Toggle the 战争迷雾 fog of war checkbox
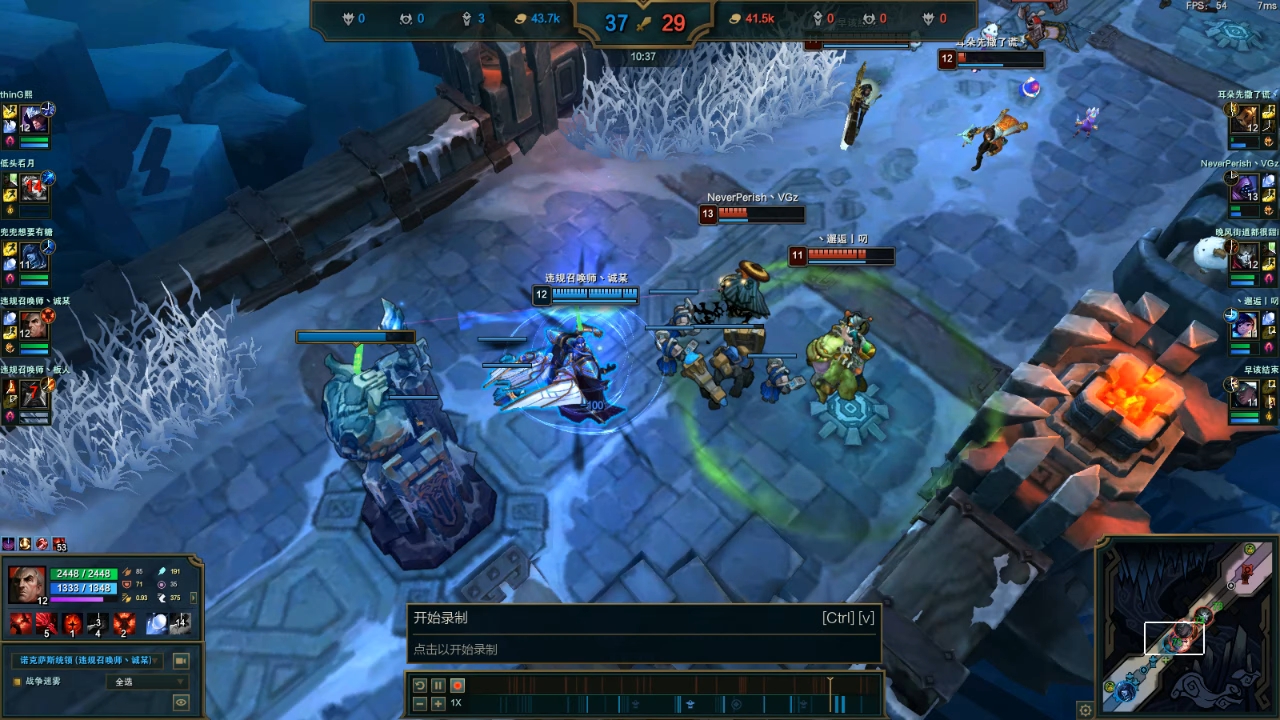This screenshot has width=1280, height=720. click(x=16, y=681)
